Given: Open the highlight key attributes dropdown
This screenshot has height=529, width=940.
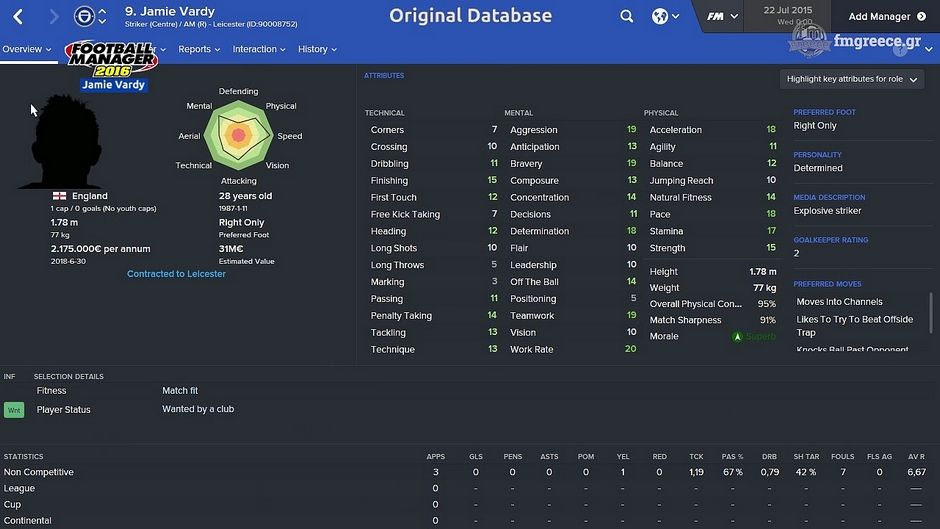Looking at the screenshot, I should pos(852,79).
